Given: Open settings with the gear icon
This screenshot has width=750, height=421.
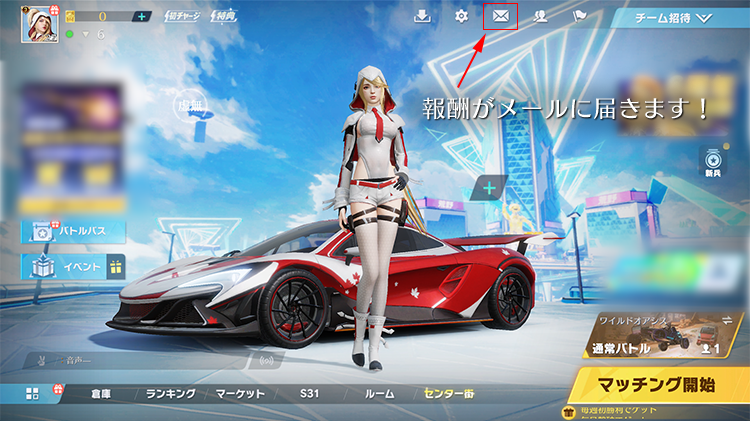Looking at the screenshot, I should 461,17.
